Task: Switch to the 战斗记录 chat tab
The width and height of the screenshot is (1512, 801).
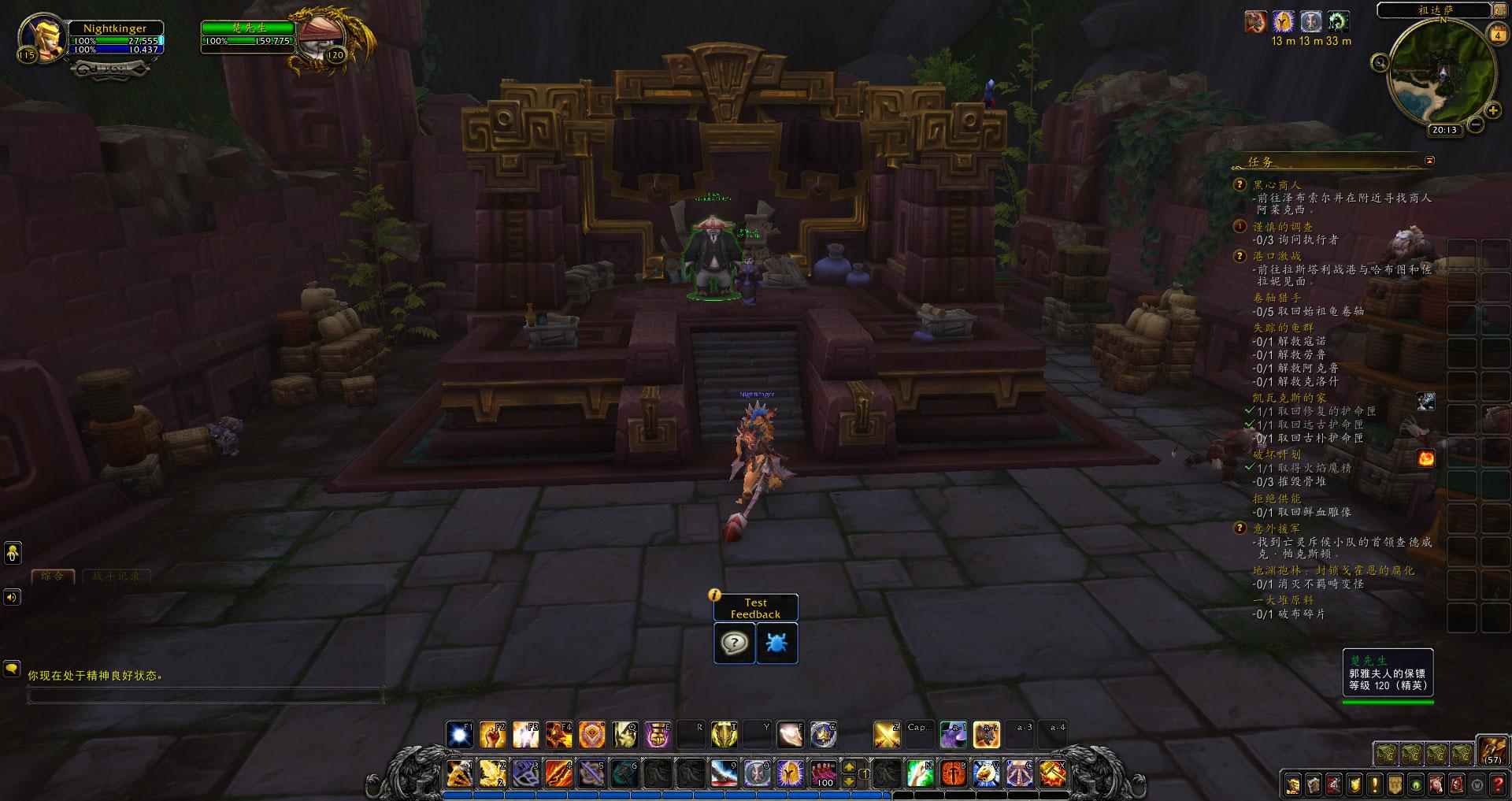Action: (x=116, y=576)
